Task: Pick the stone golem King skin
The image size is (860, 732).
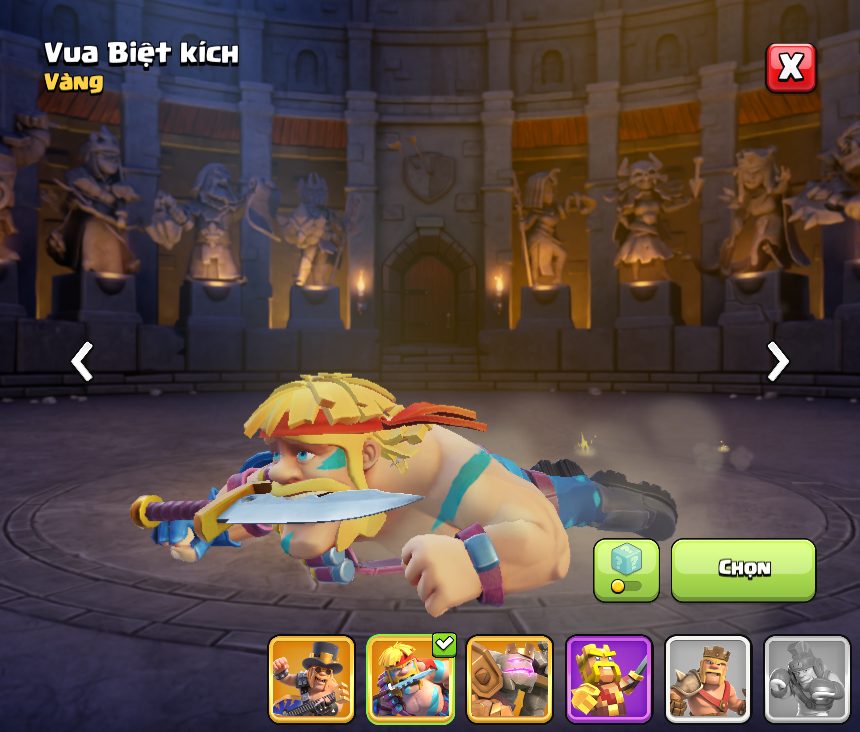Action: coord(509,679)
